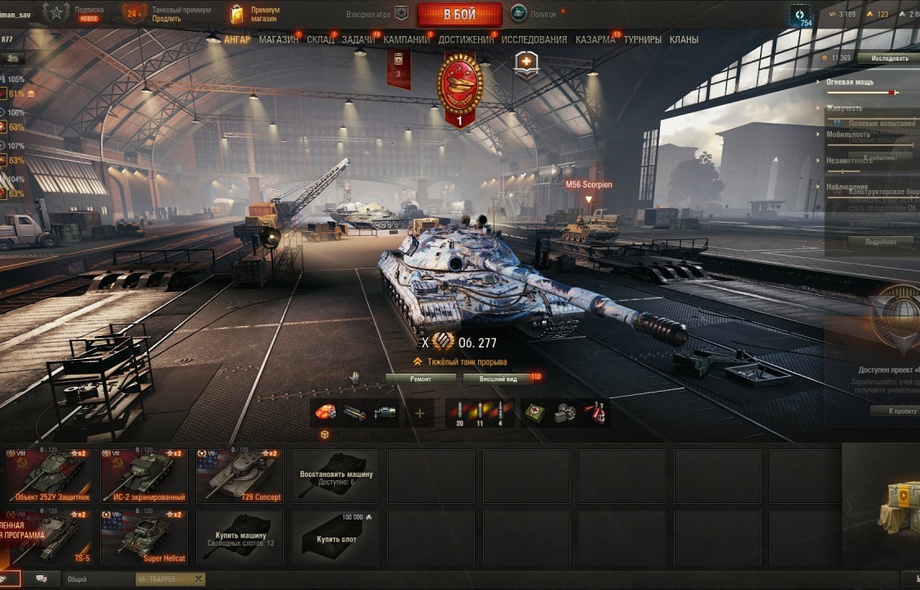This screenshot has height=590, width=920.
Task: Open the Задачи tab
Action: tap(359, 40)
